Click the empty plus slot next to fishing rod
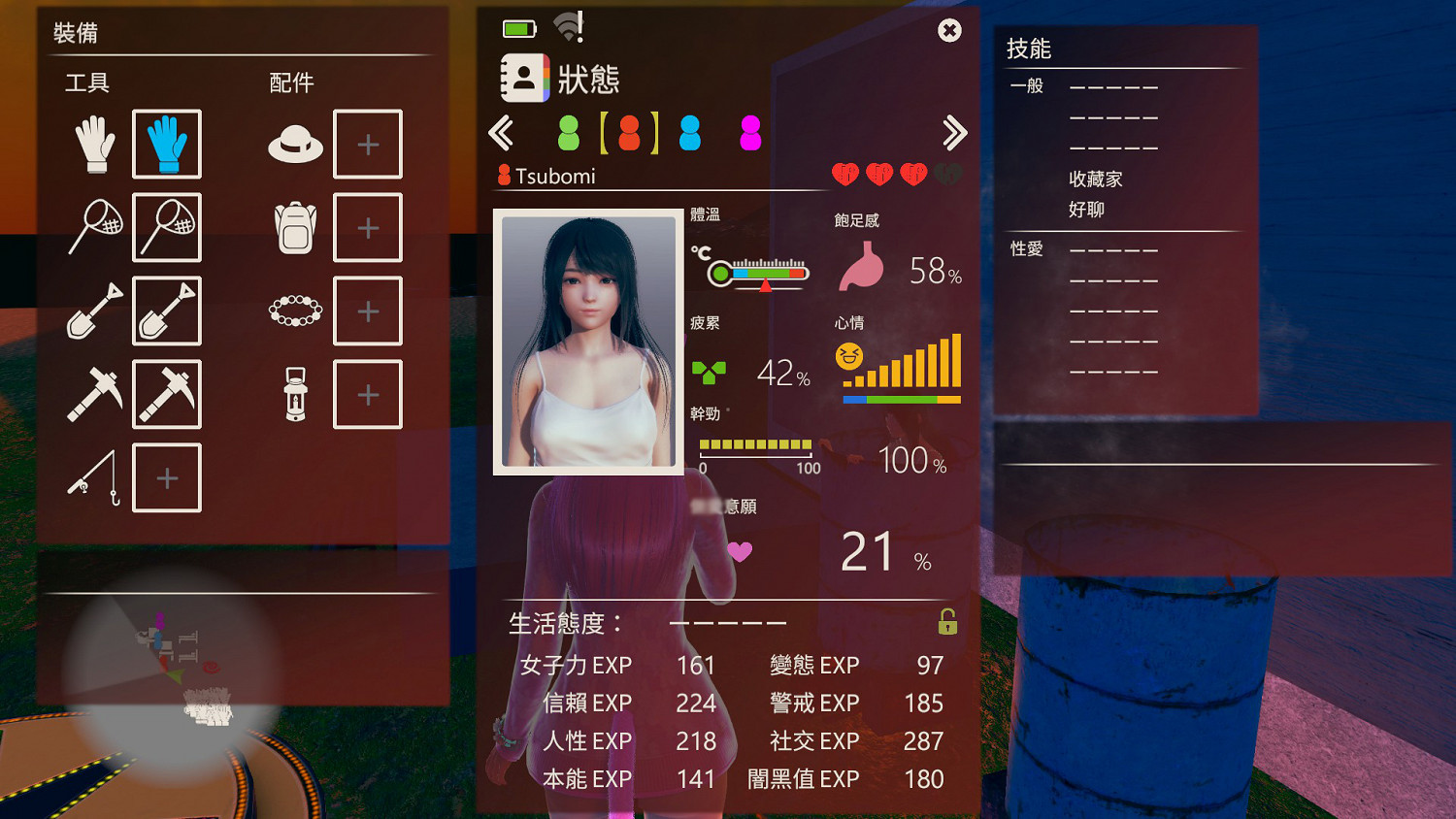This screenshot has height=819, width=1456. 165,477
